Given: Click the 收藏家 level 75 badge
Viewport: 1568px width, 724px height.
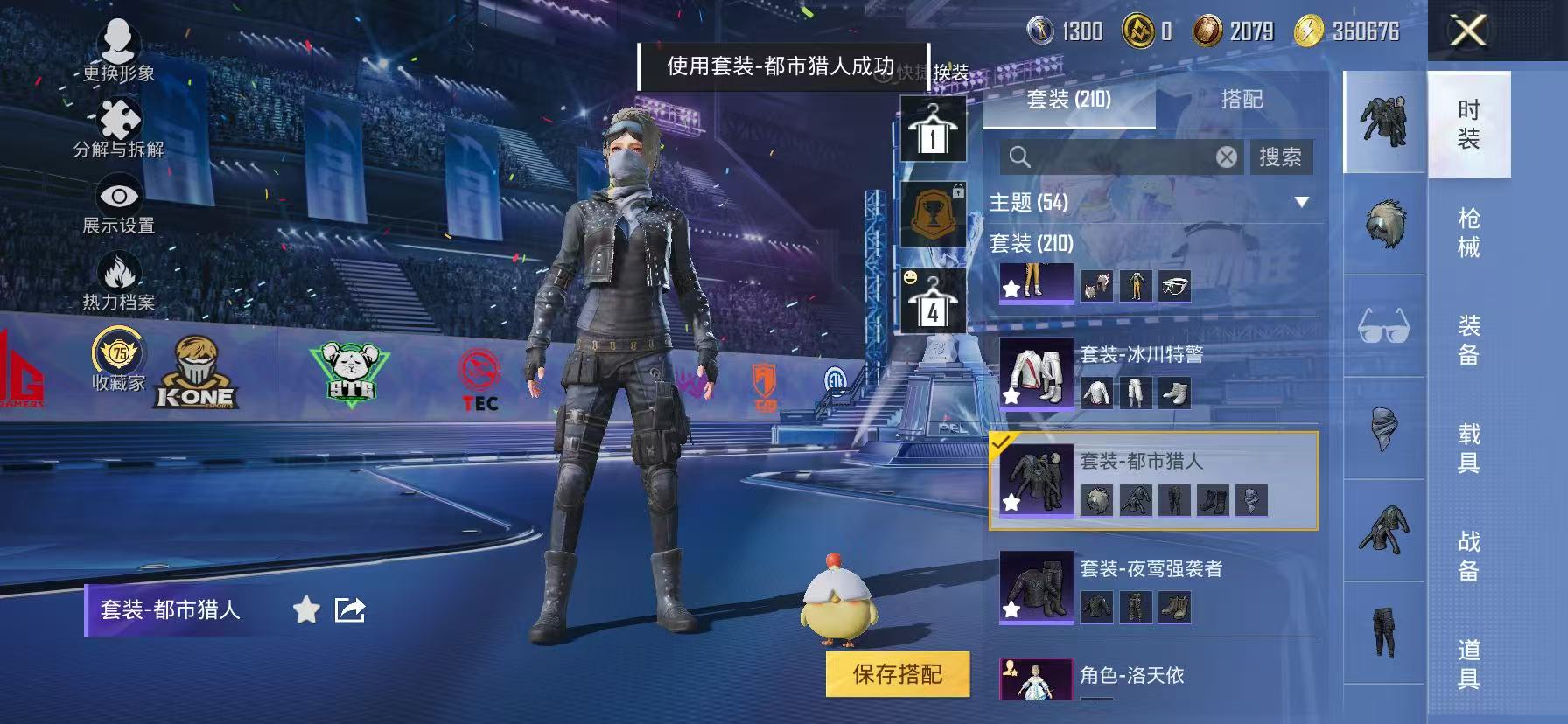Looking at the screenshot, I should coord(117,354).
